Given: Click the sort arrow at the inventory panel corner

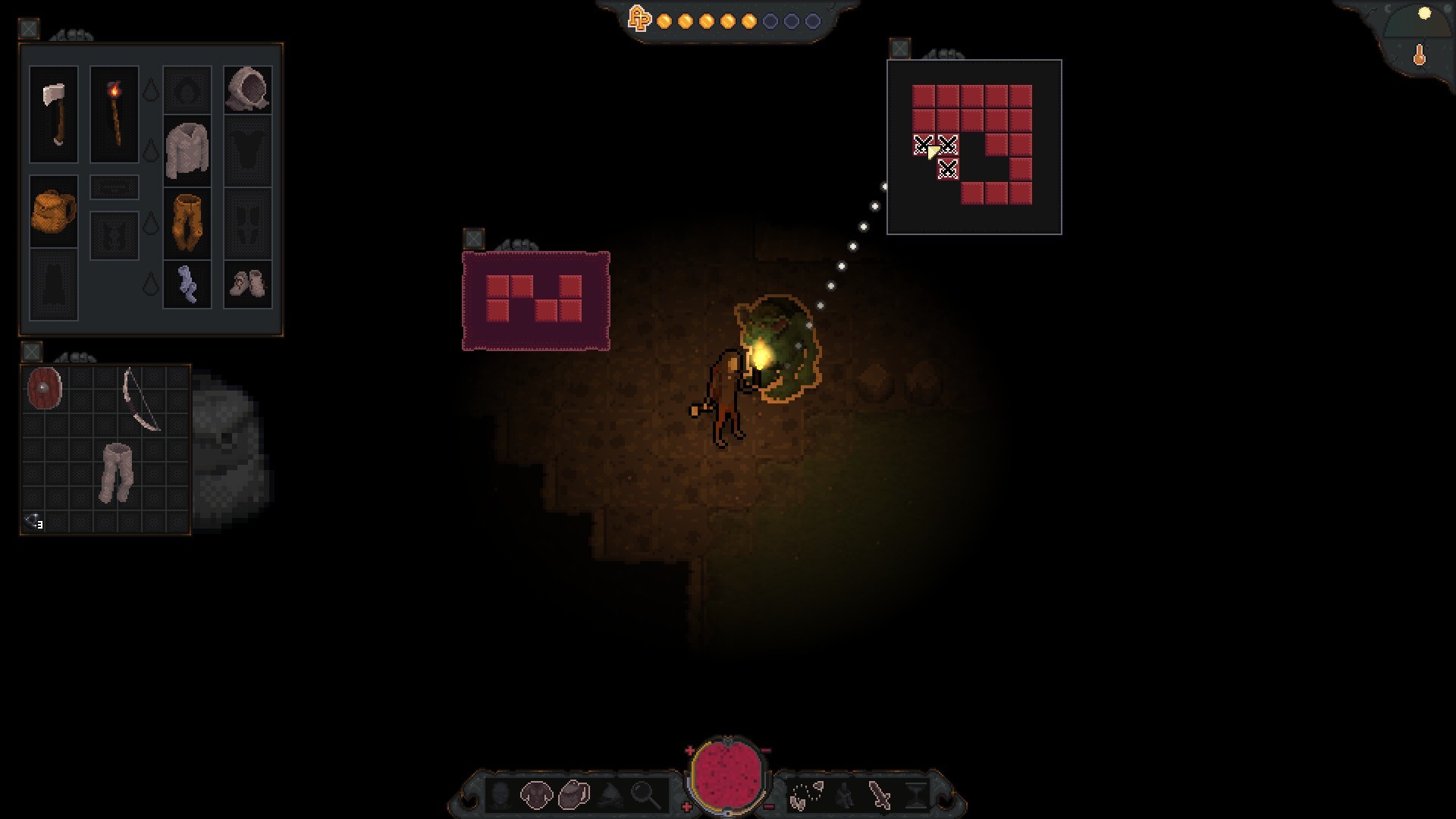Looking at the screenshot, I should tap(33, 522).
